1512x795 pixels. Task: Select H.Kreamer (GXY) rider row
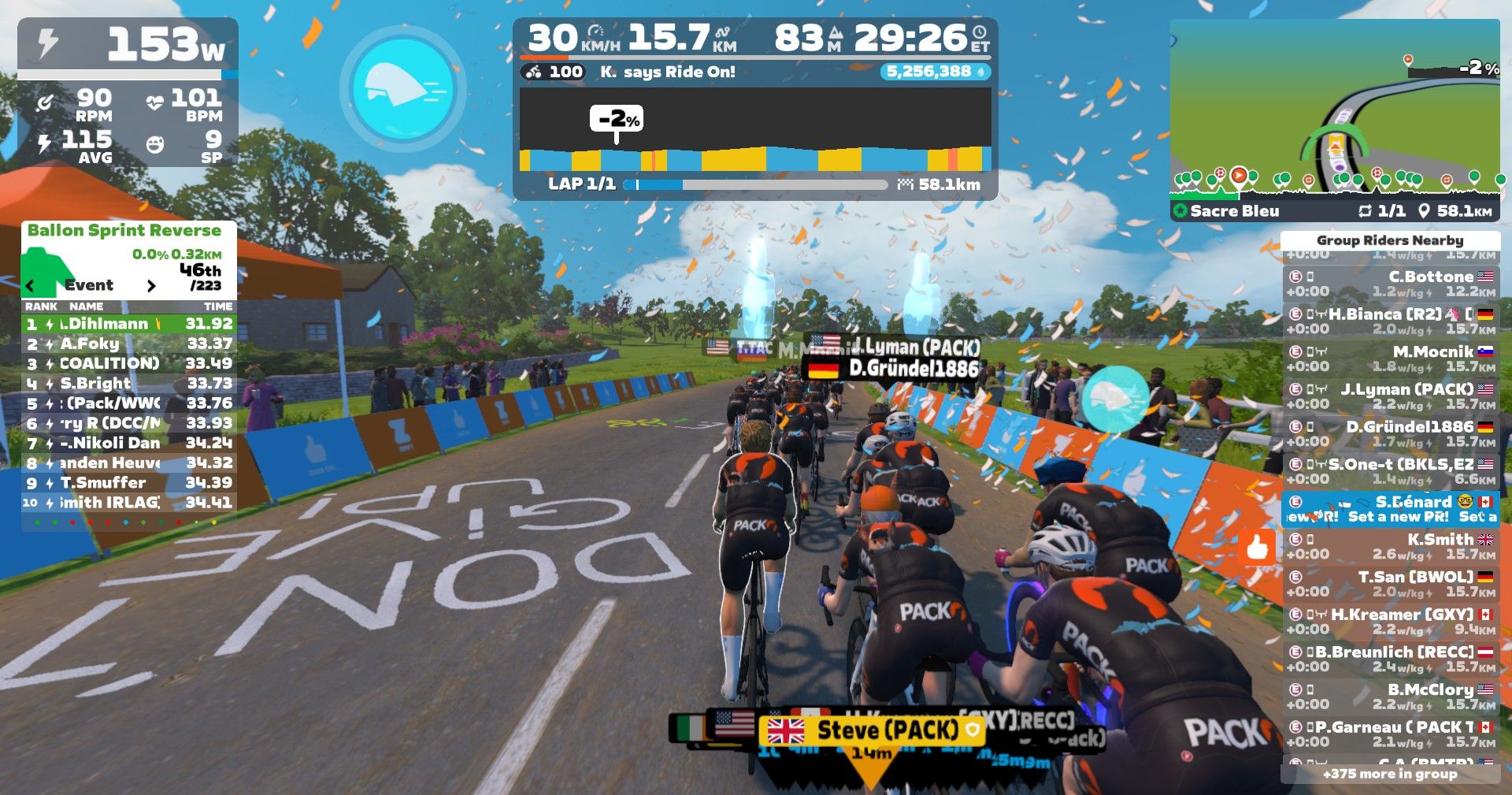coord(1391,622)
